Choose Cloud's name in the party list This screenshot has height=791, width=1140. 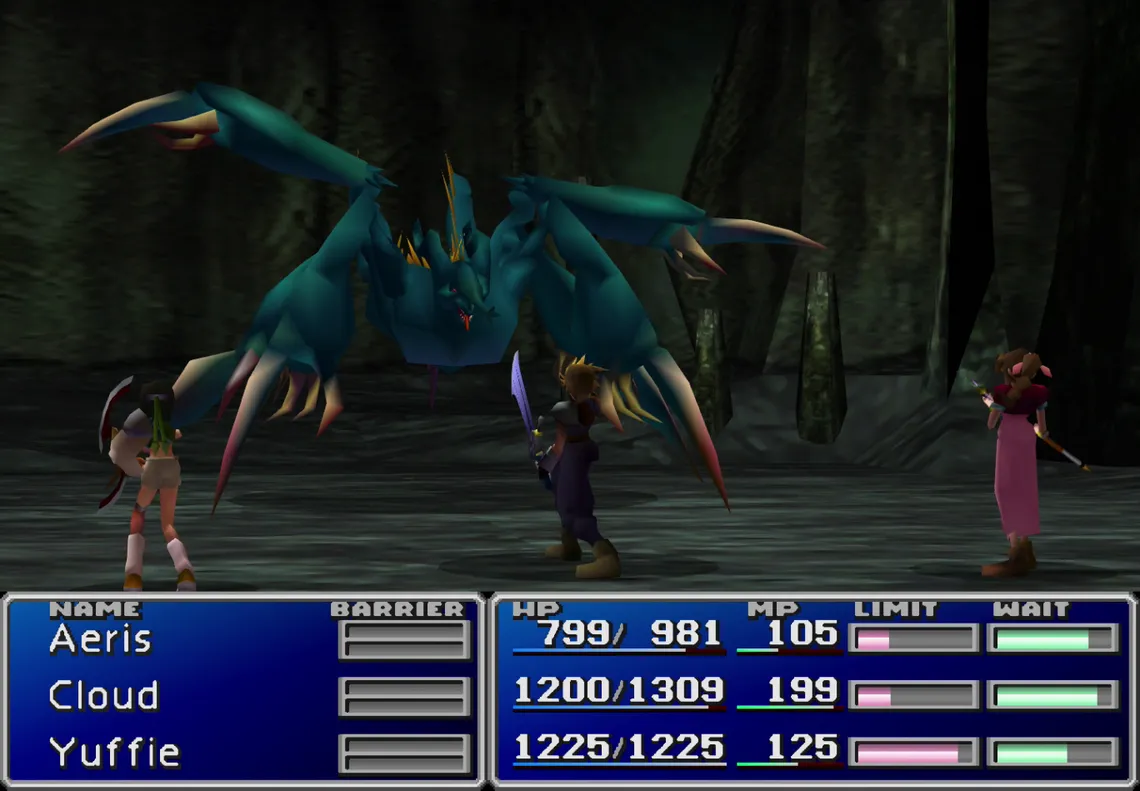click(x=104, y=695)
